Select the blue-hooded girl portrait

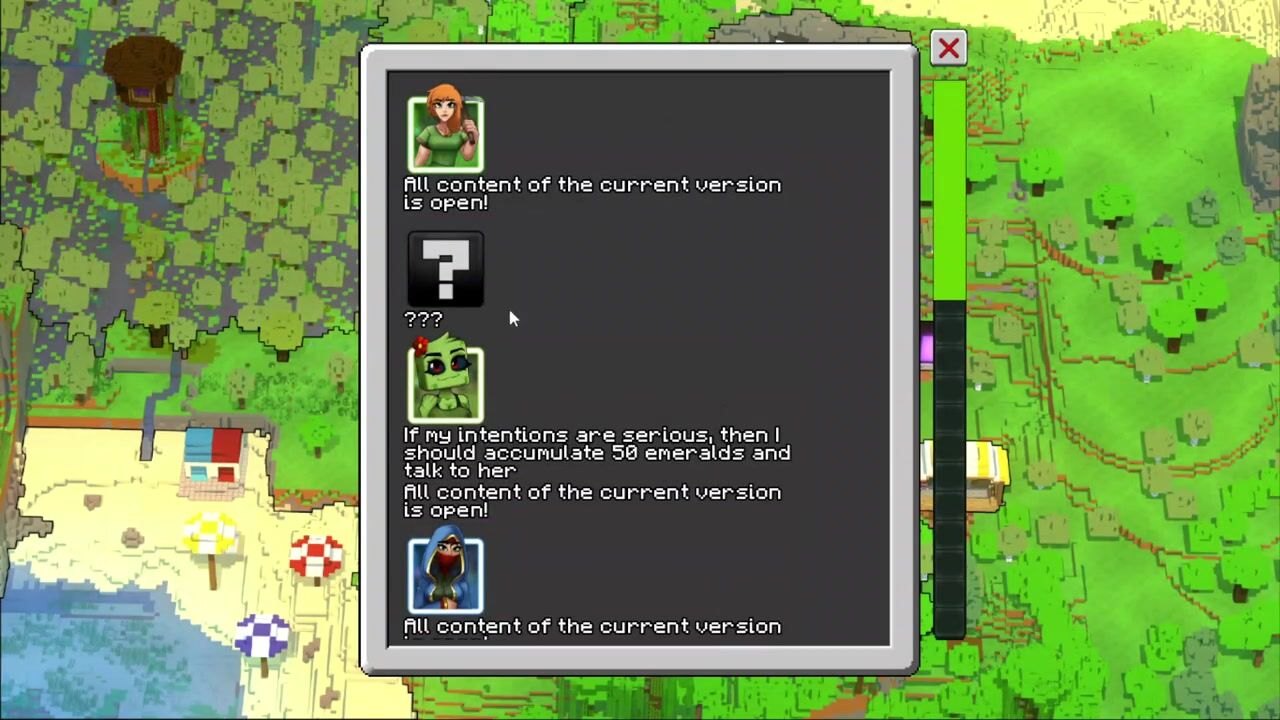tap(446, 575)
